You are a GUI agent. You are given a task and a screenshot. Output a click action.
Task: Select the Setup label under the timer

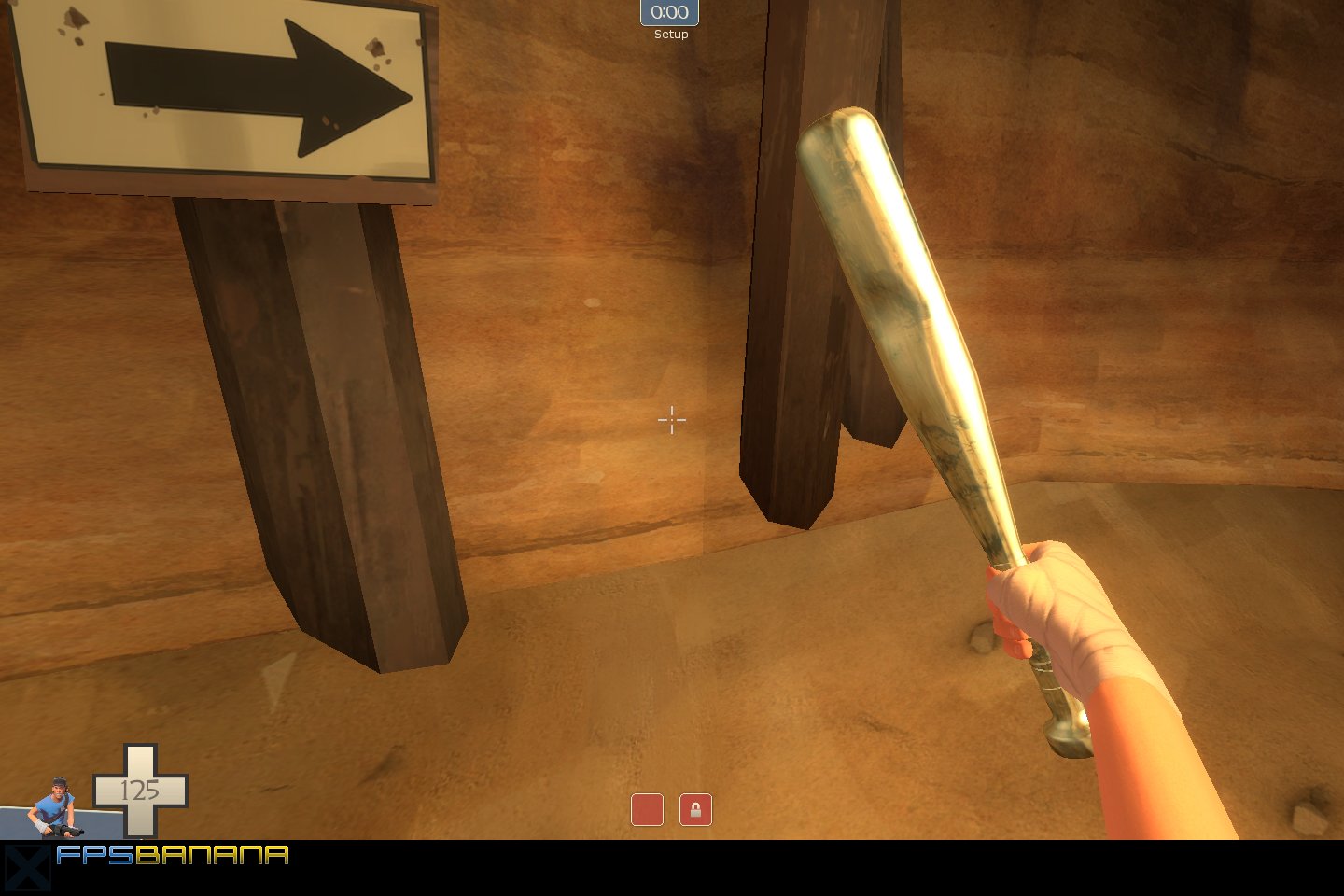670,34
